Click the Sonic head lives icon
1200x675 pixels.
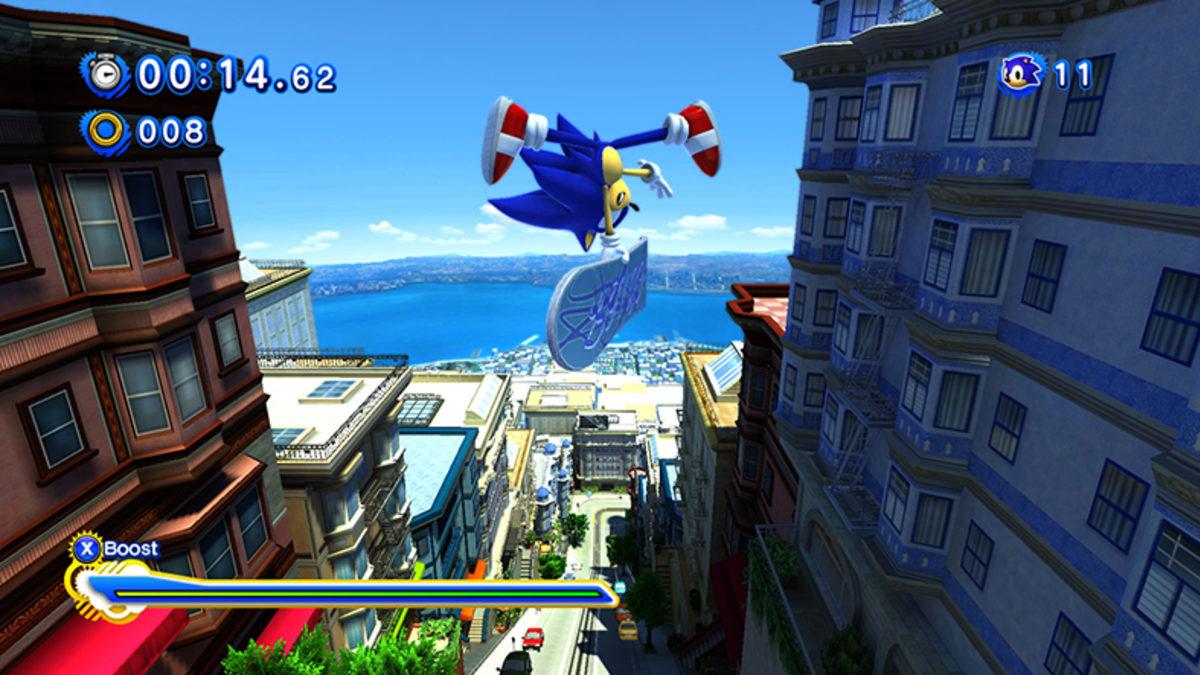[1021, 73]
